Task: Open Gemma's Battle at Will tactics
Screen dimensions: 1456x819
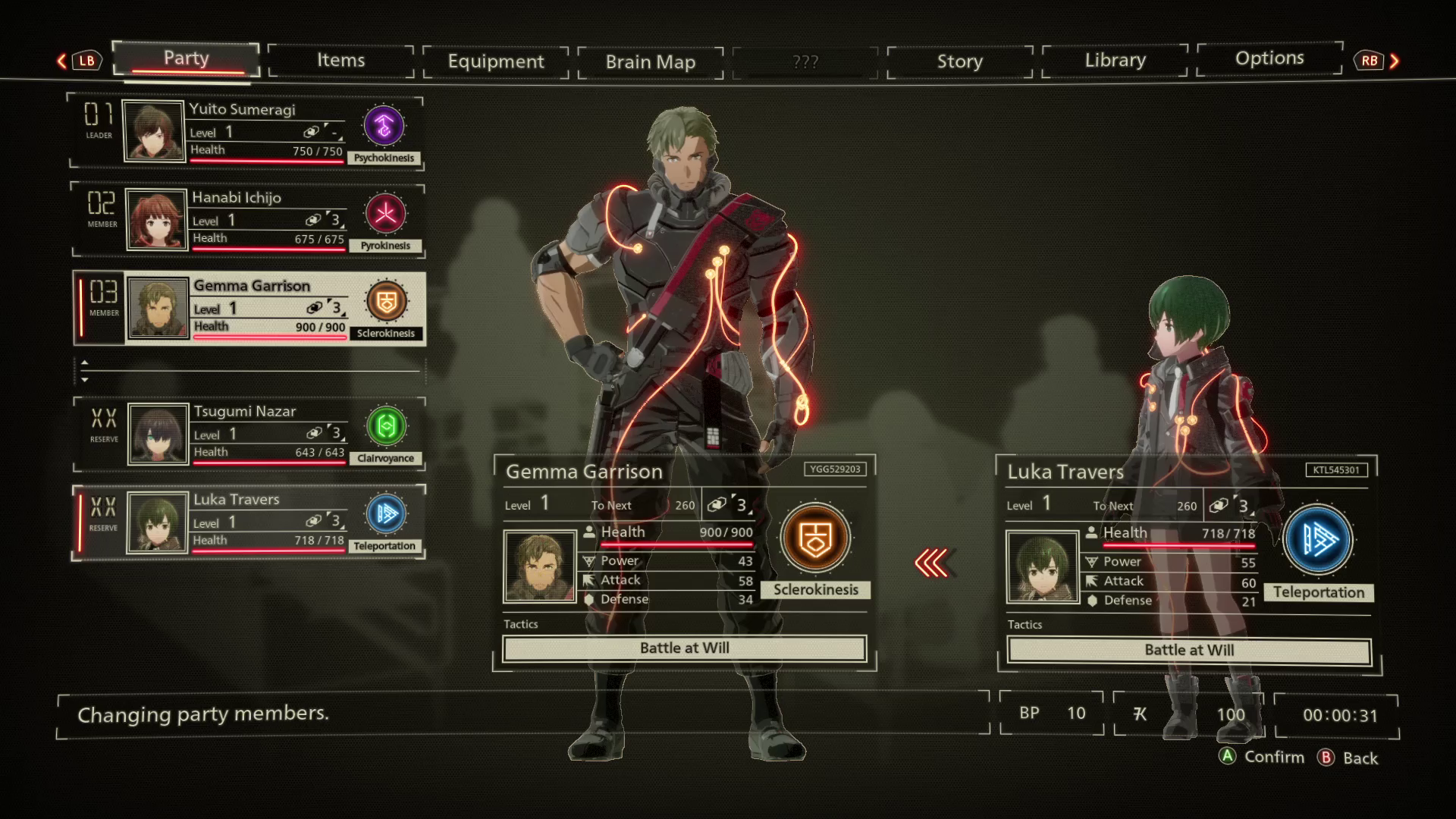Action: [x=684, y=648]
